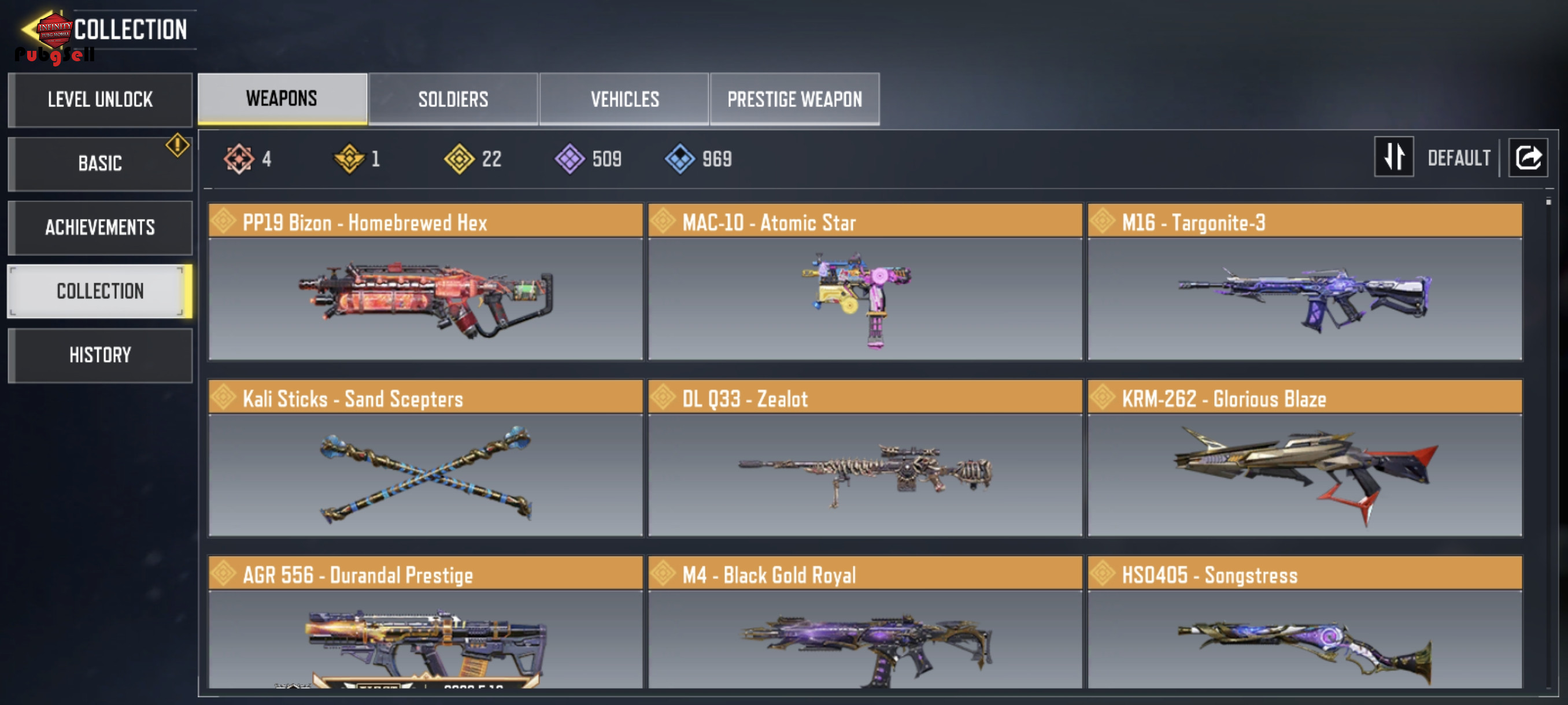Select the PP19 Bizon Homebrewed Hex card
This screenshot has height=705, width=1568.
(x=425, y=281)
